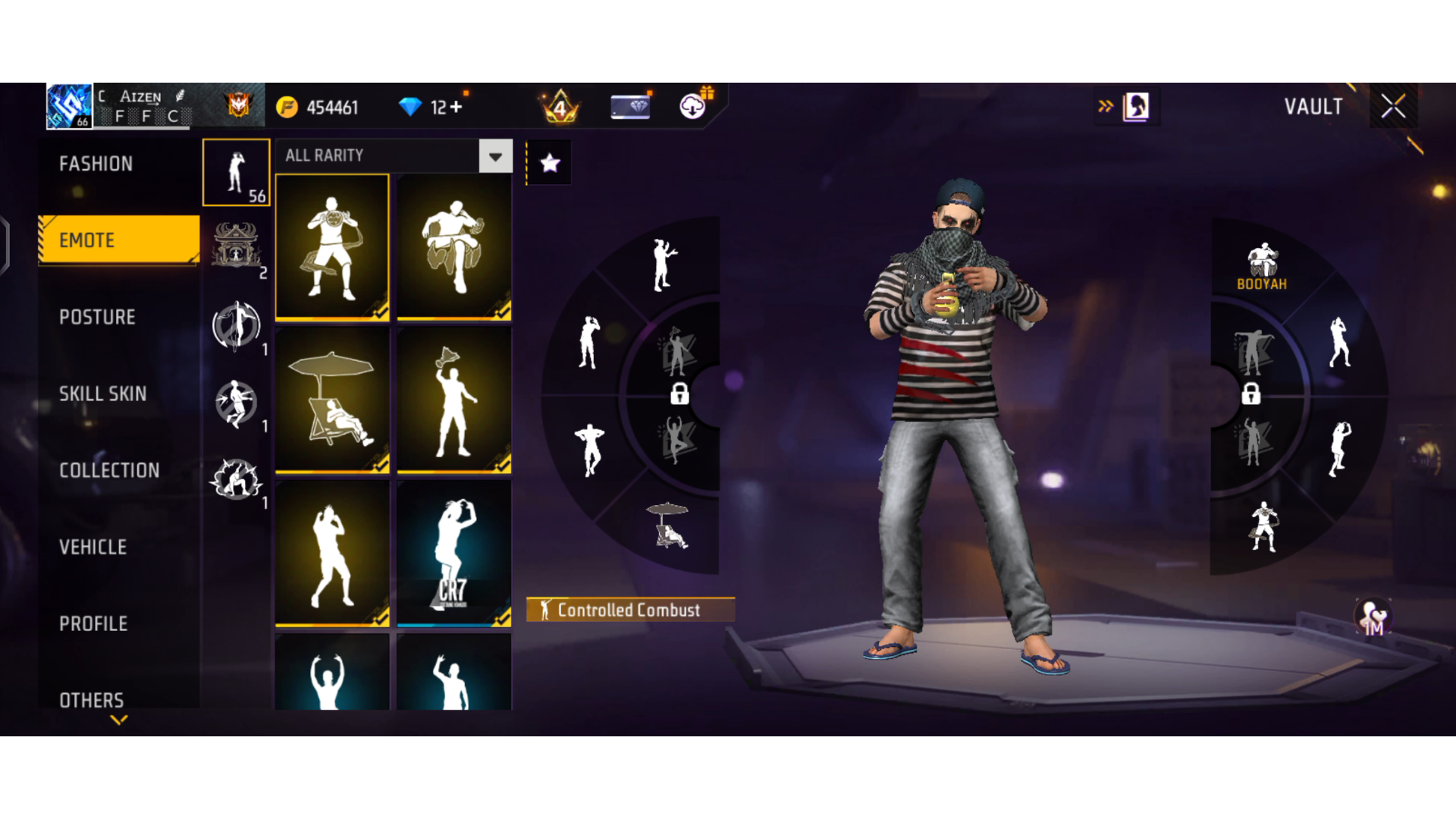Select the Collection tab
The image size is (1456, 819).
pyautogui.click(x=109, y=470)
